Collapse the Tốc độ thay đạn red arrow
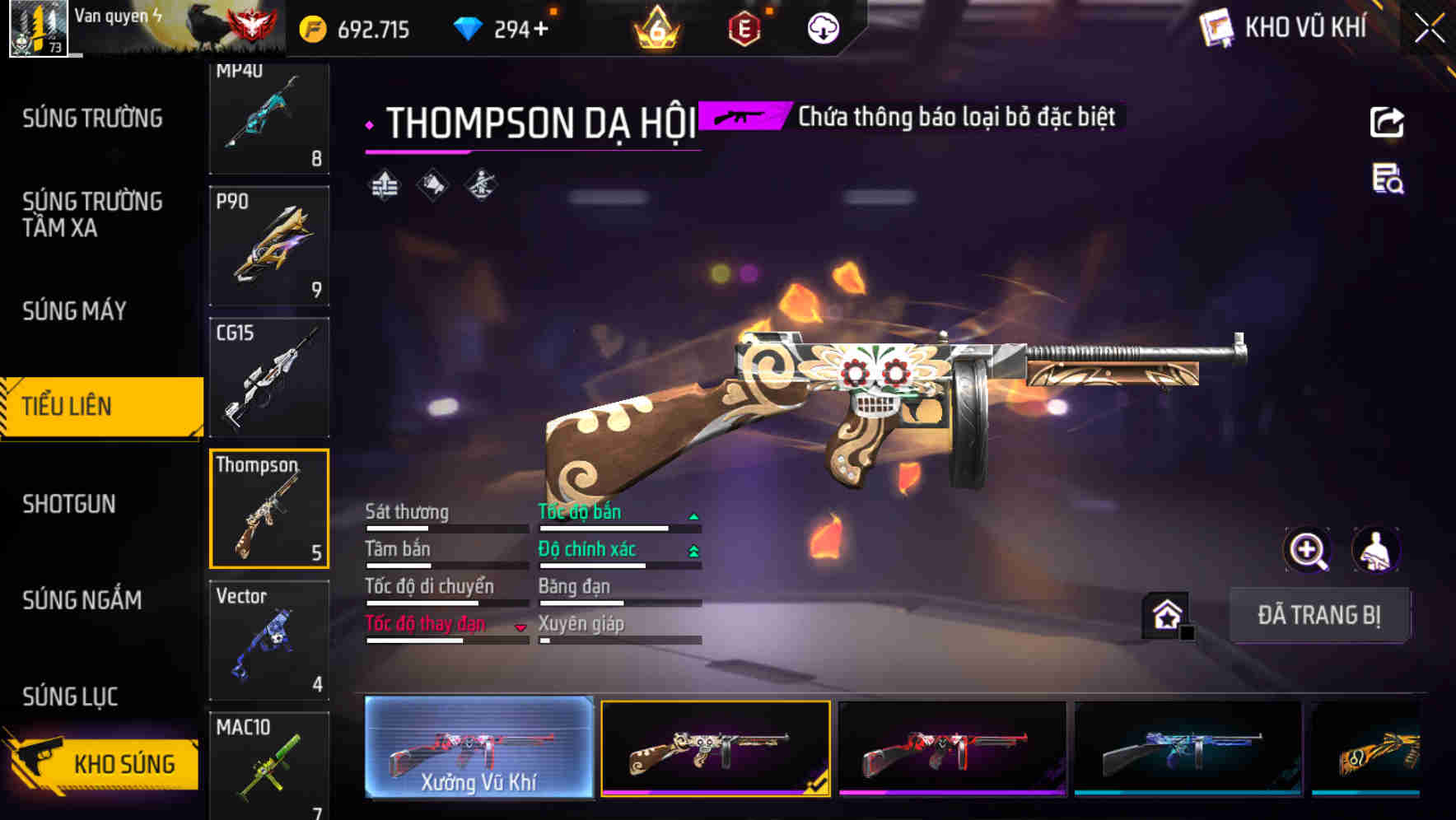Screen dimensions: 1456x820 coord(521,627)
